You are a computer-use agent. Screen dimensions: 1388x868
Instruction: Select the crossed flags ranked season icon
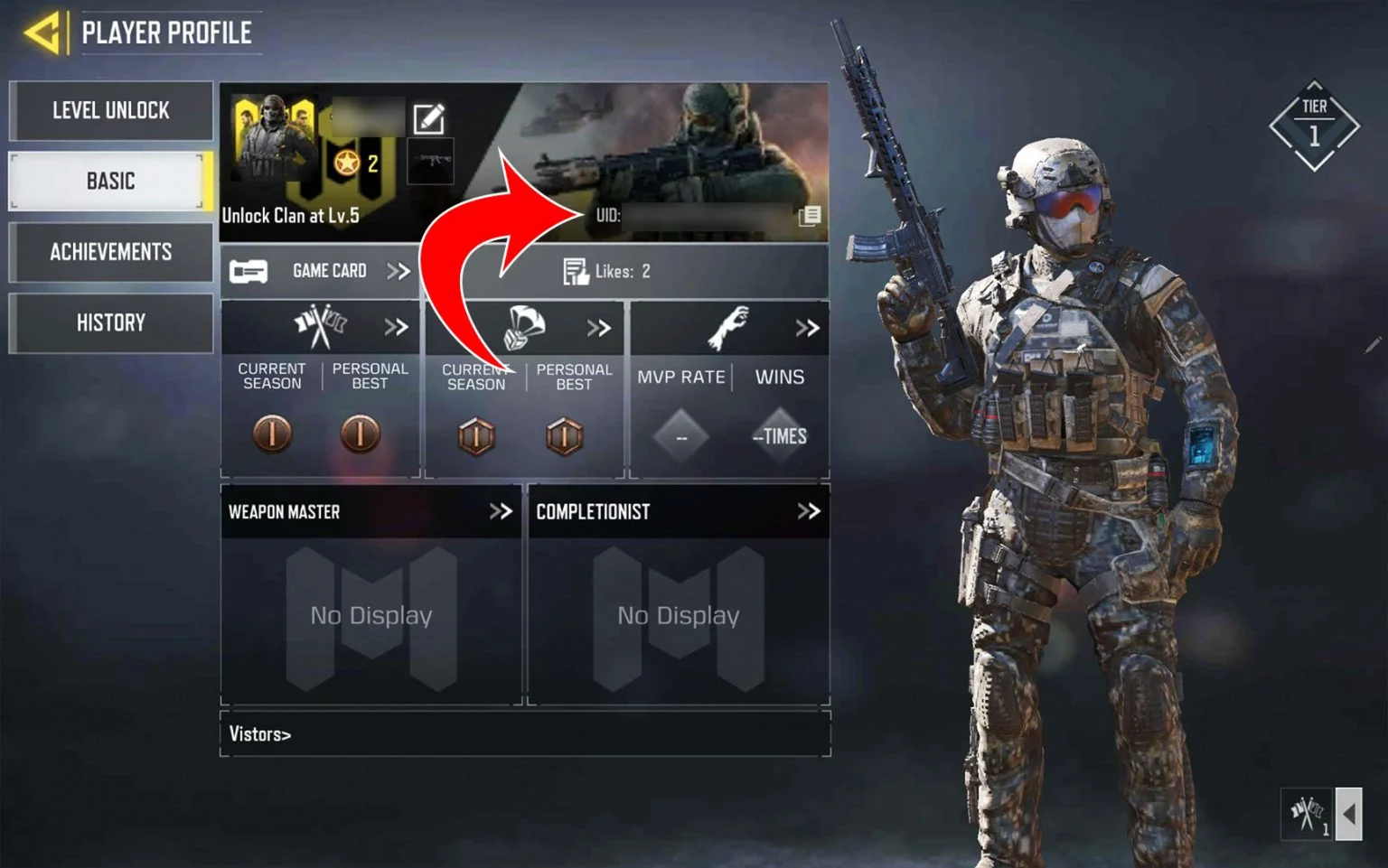(x=321, y=325)
